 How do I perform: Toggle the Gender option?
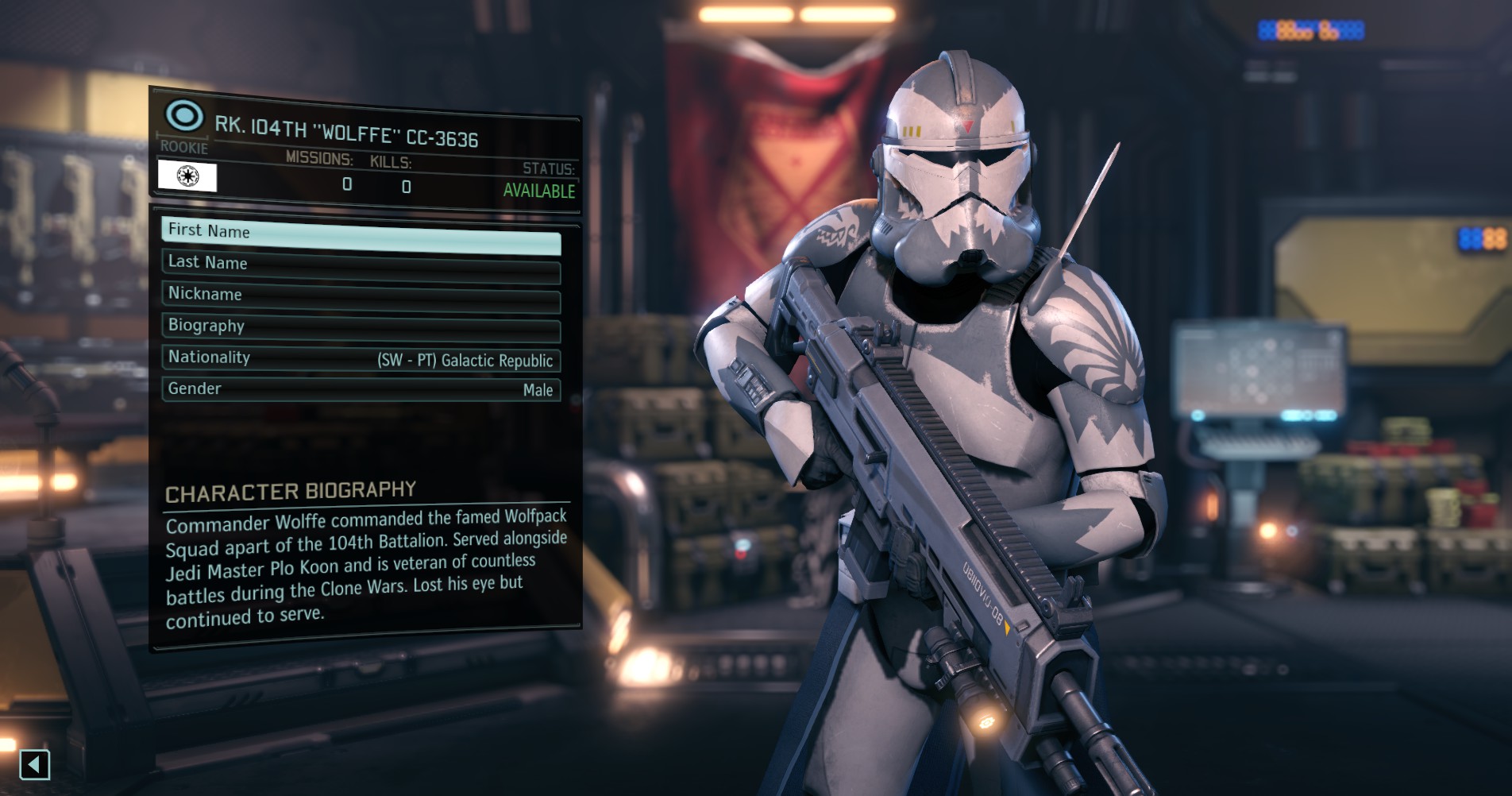361,389
